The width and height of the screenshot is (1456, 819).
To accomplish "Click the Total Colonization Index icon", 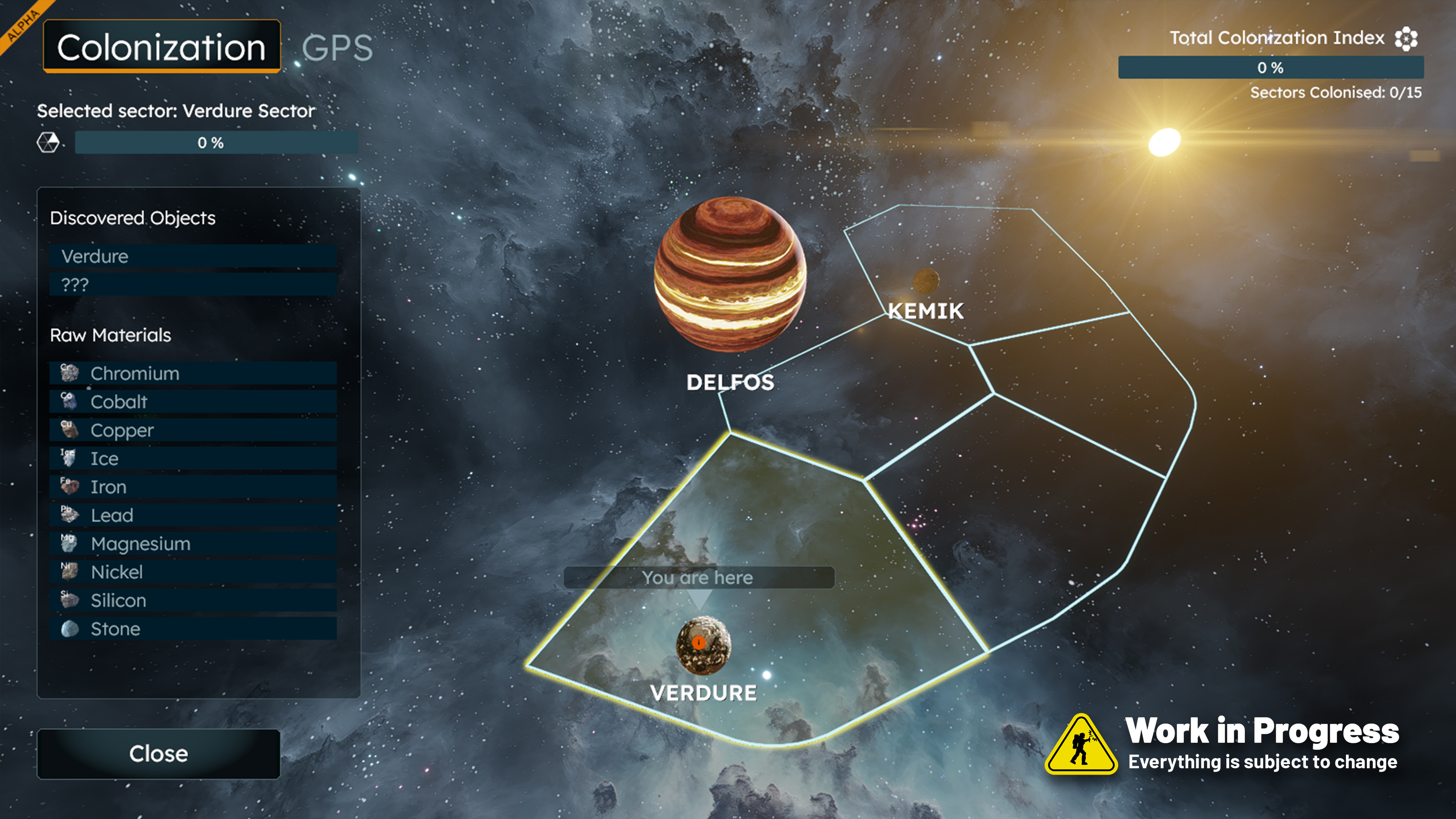I will pos(1406,39).
